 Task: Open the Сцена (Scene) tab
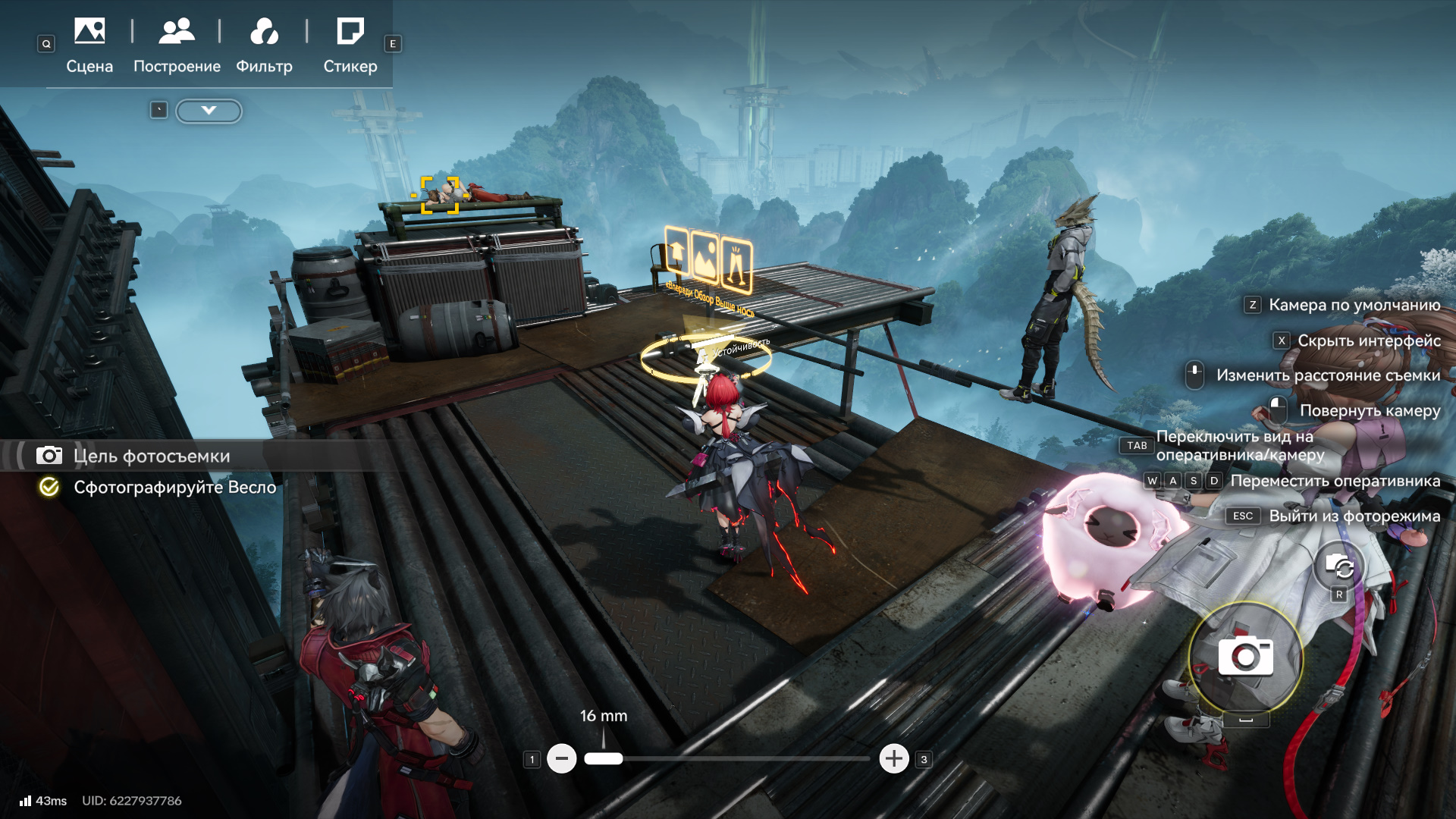[x=89, y=45]
